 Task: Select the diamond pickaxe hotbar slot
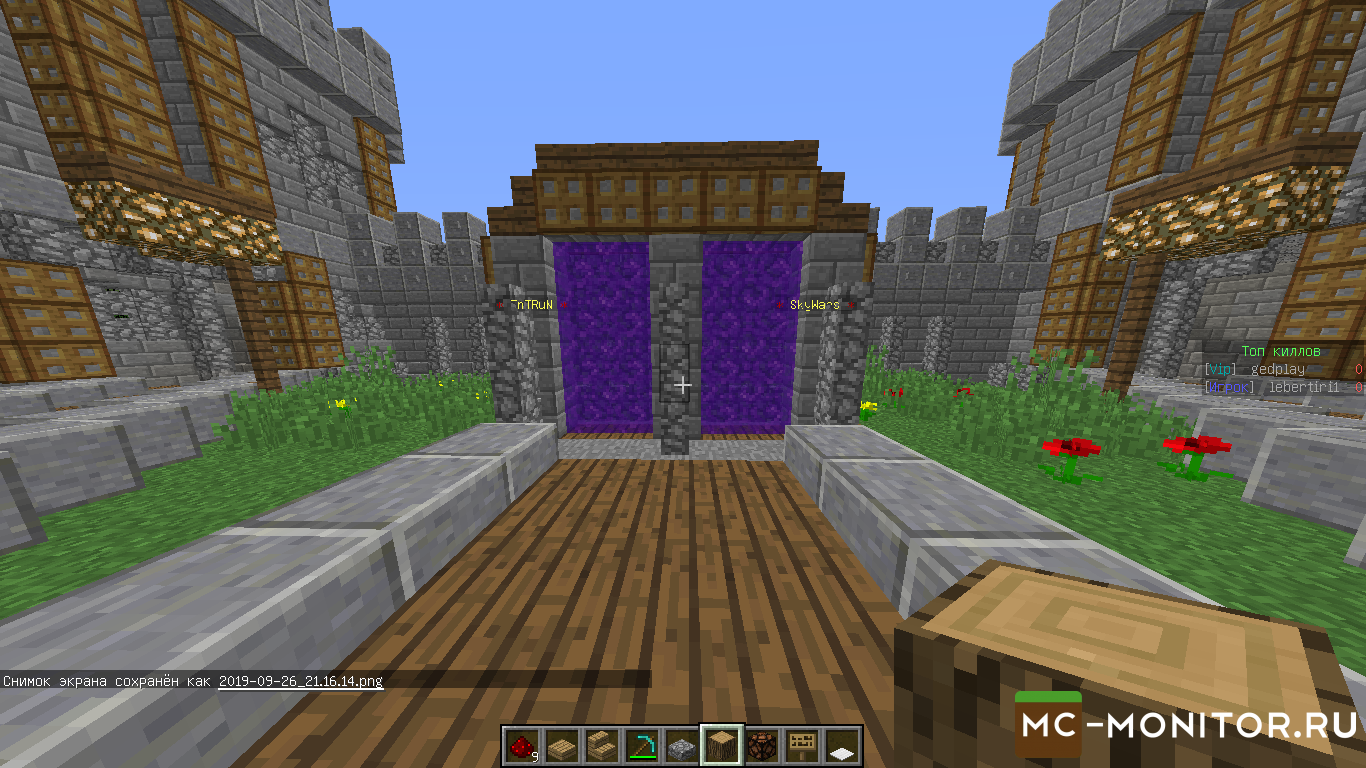tap(642, 746)
